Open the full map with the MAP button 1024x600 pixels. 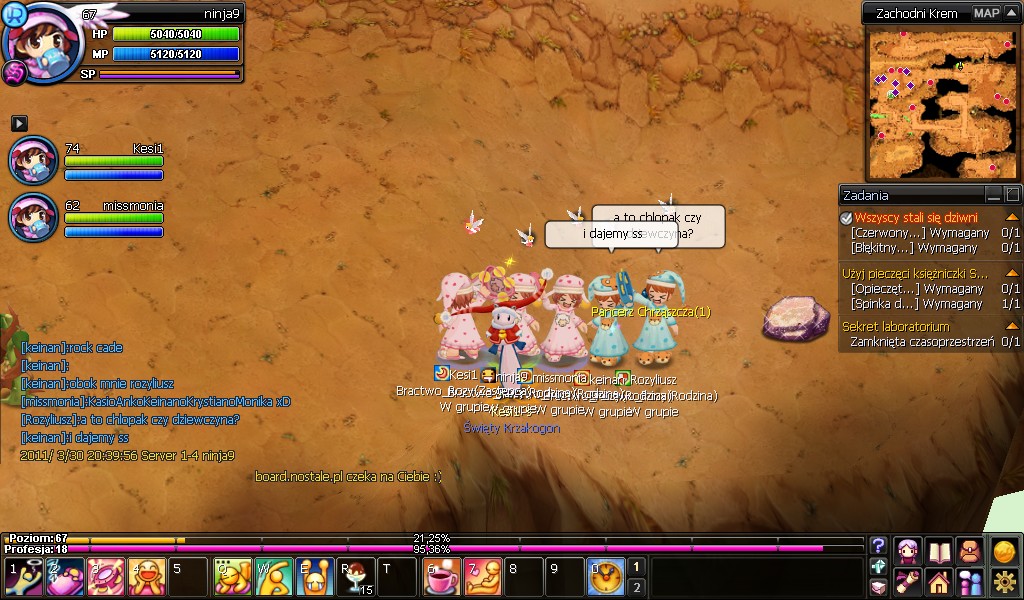[987, 13]
